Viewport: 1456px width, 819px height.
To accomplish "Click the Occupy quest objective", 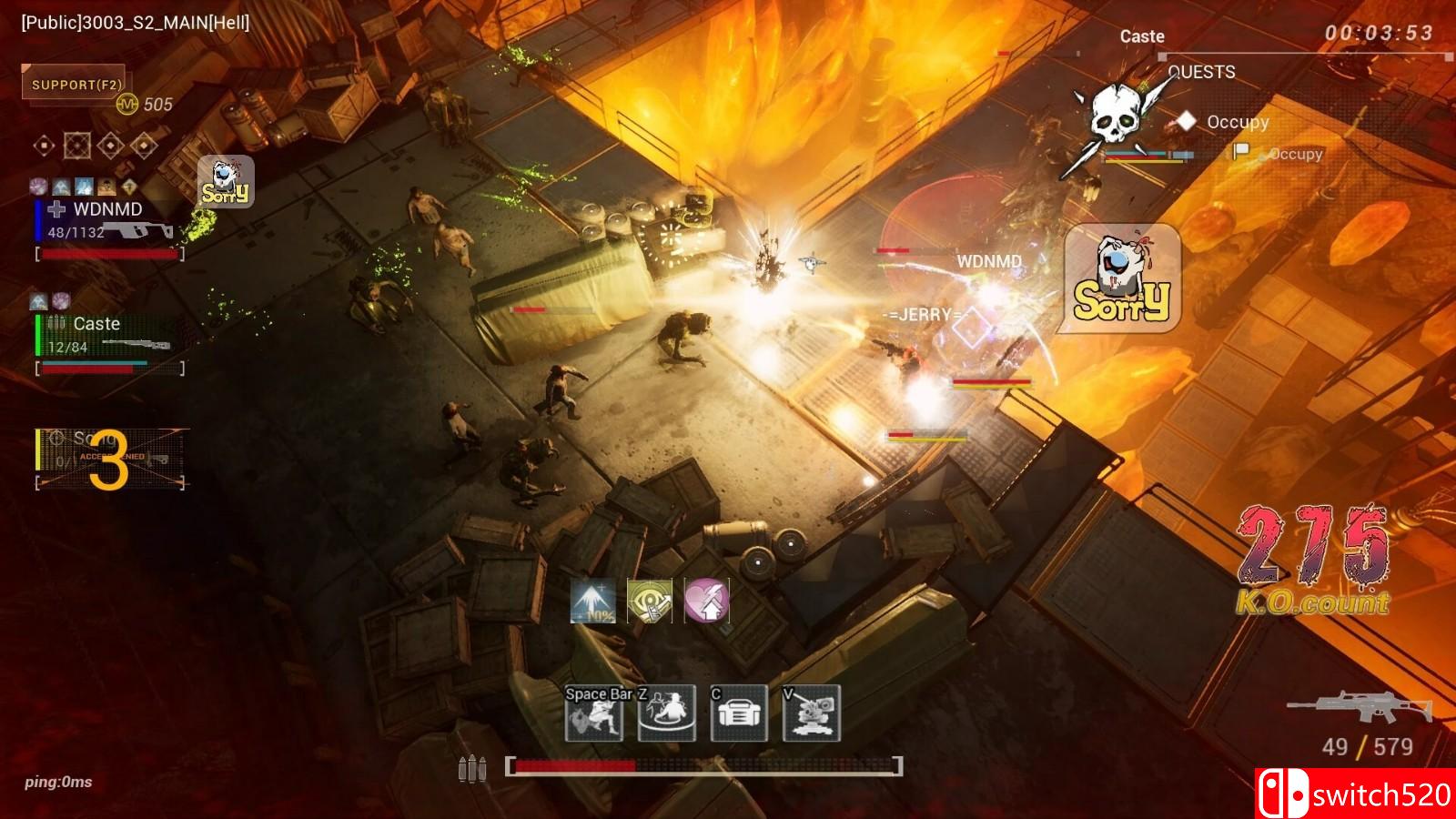I will 1237,122.
